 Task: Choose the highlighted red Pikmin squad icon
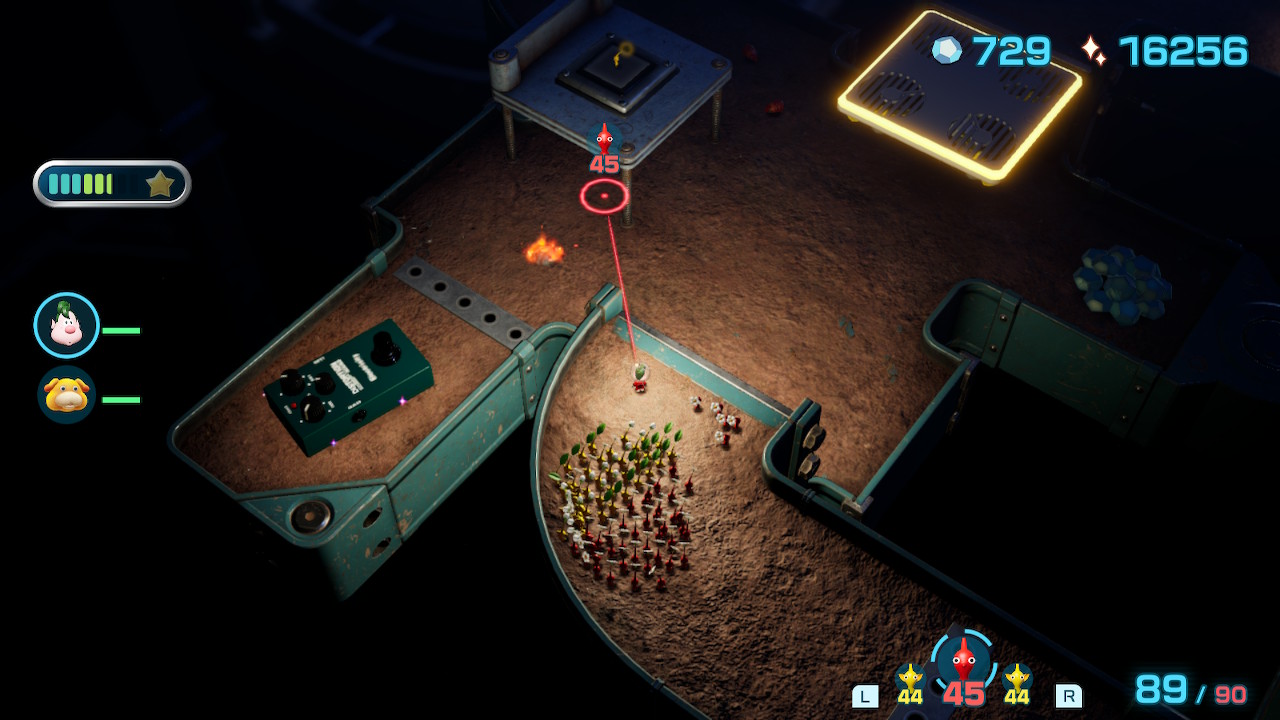click(963, 661)
